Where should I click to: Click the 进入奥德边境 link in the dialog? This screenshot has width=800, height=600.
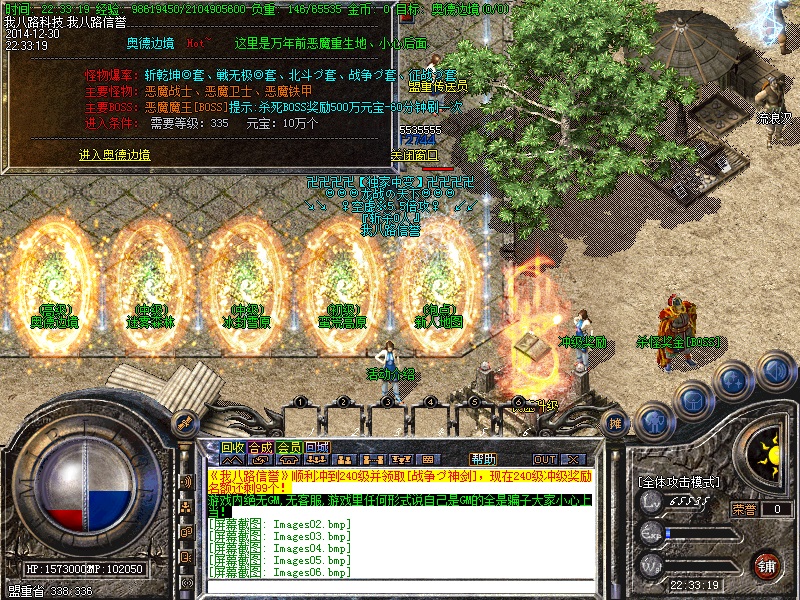pyautogui.click(x=115, y=155)
